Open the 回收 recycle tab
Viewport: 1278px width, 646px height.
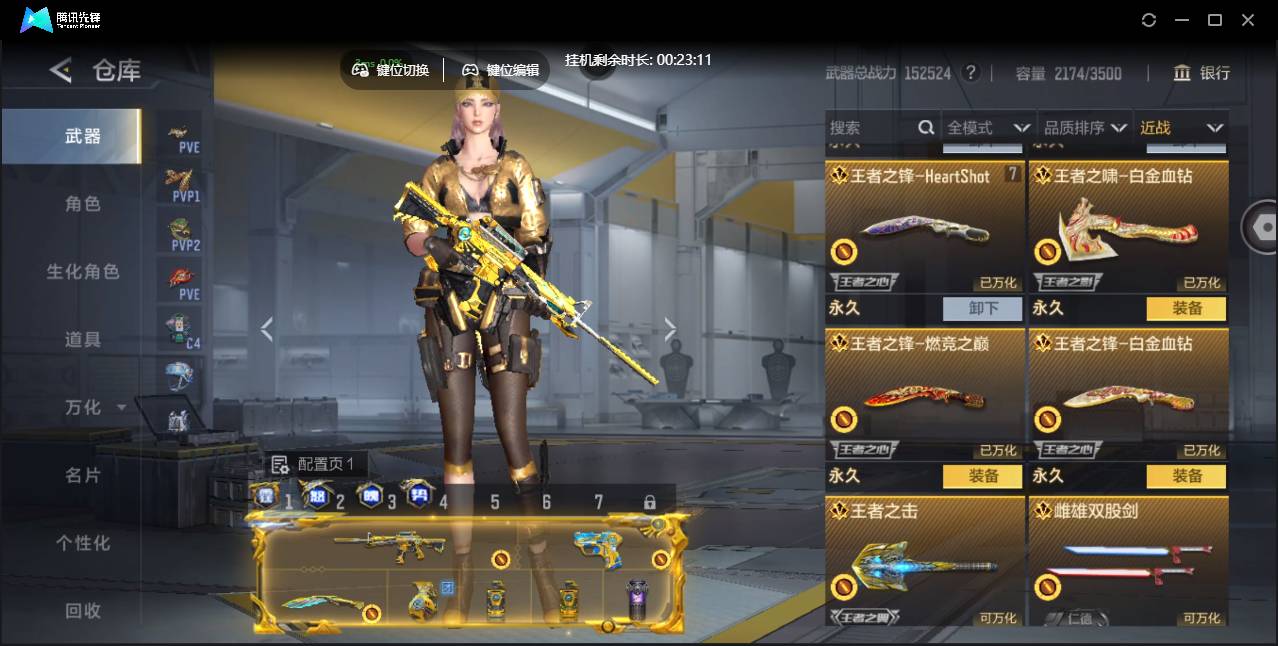coord(83,610)
